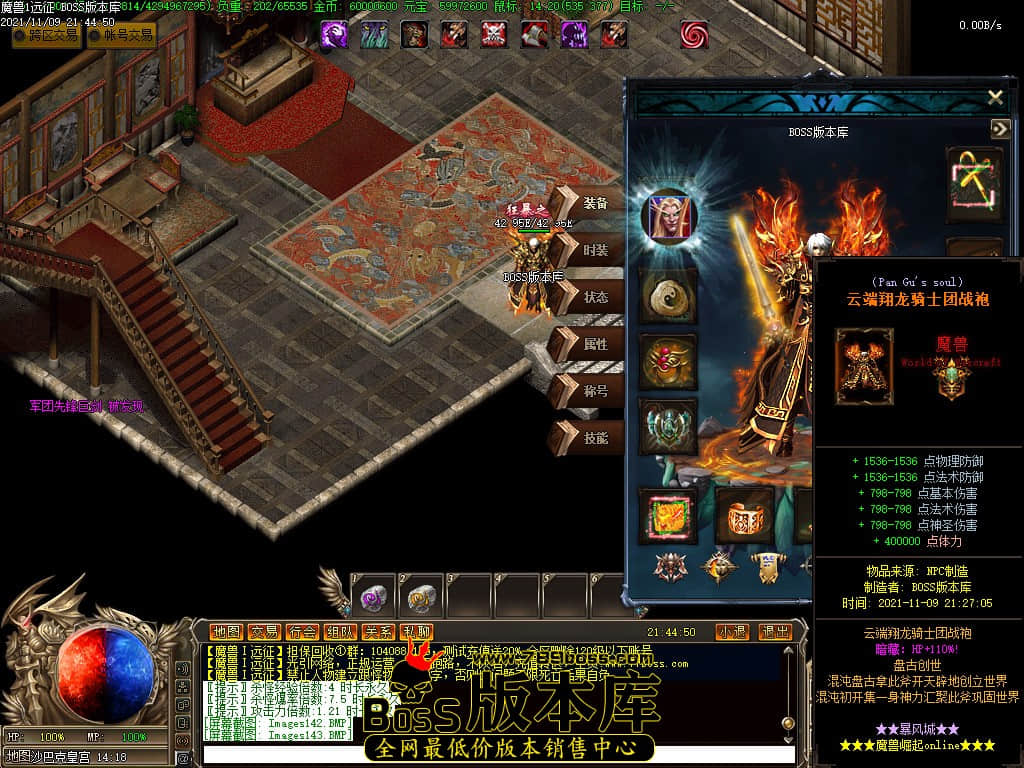Click the 退出 (Exit) button

pos(775,632)
